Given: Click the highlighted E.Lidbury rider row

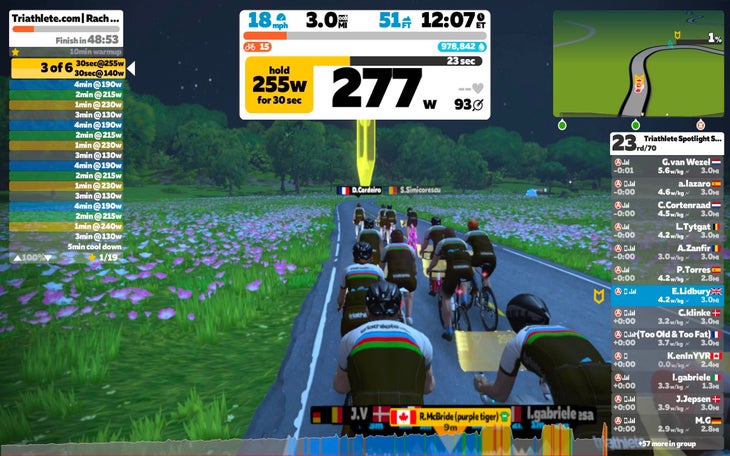Looking at the screenshot, I should [x=666, y=295].
